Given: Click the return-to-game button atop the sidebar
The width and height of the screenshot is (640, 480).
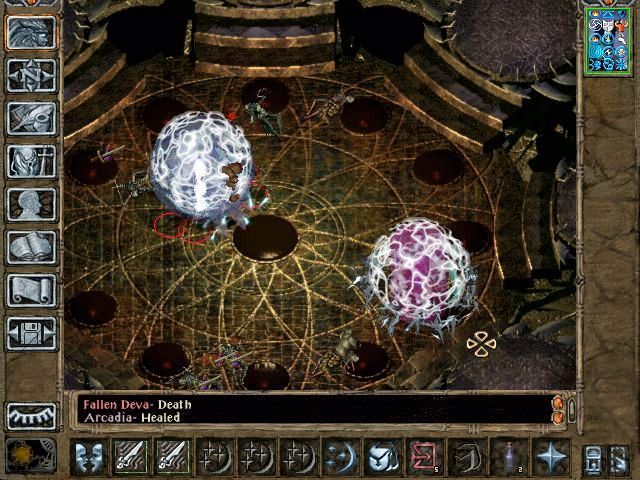Looking at the screenshot, I should pos(31,32).
